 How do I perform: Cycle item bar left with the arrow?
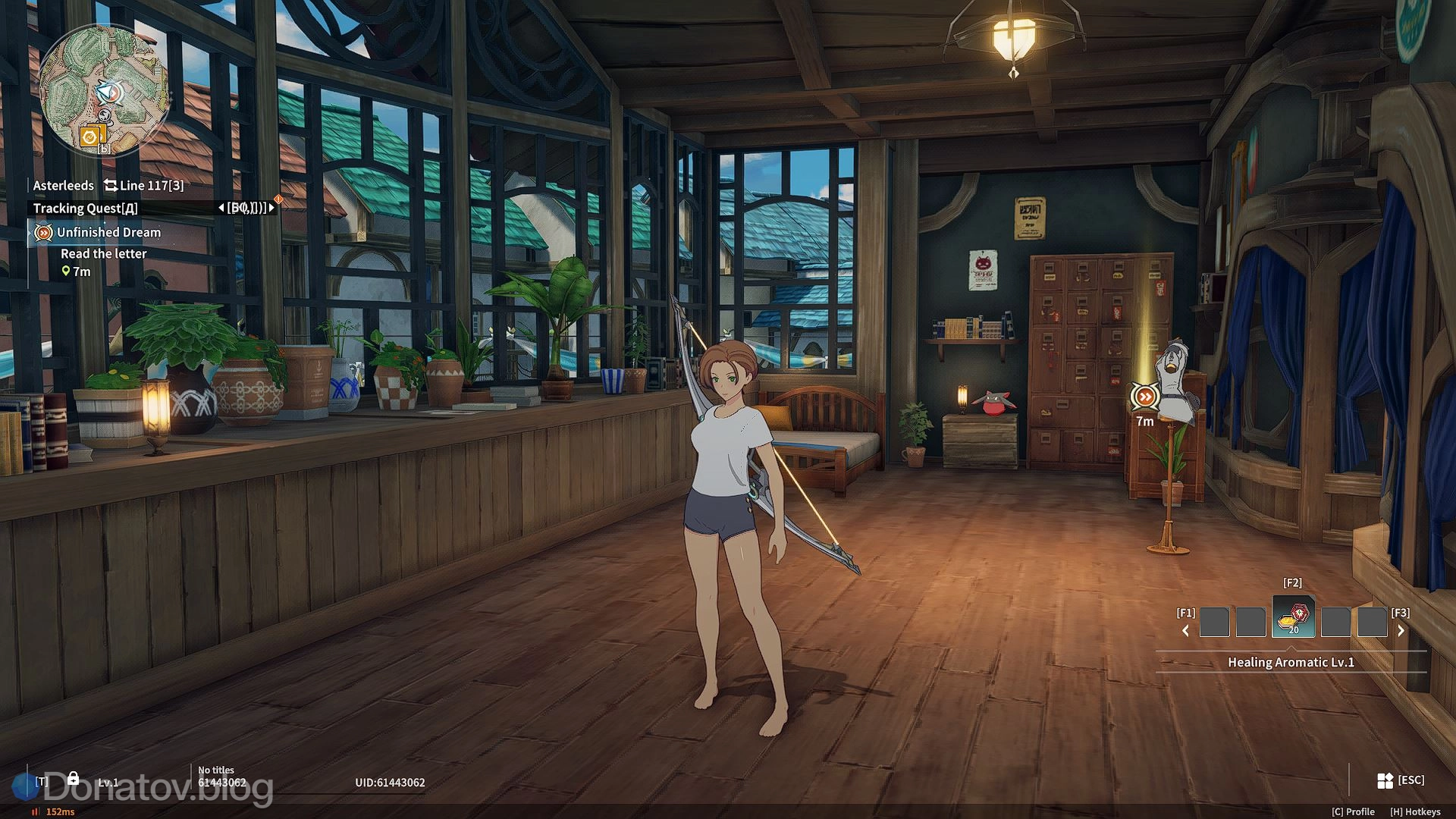click(1185, 630)
